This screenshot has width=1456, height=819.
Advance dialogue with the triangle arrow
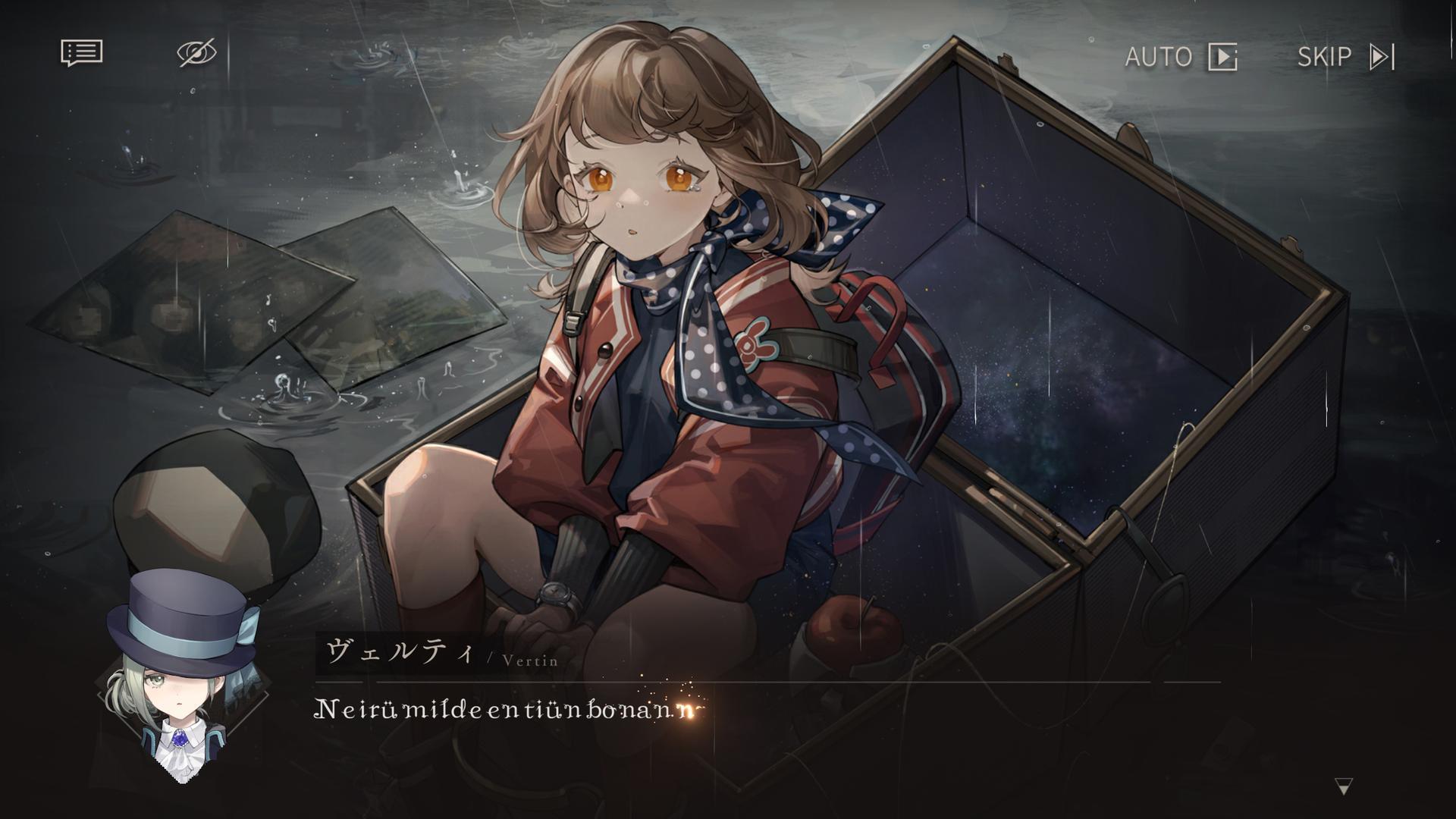click(x=1343, y=786)
